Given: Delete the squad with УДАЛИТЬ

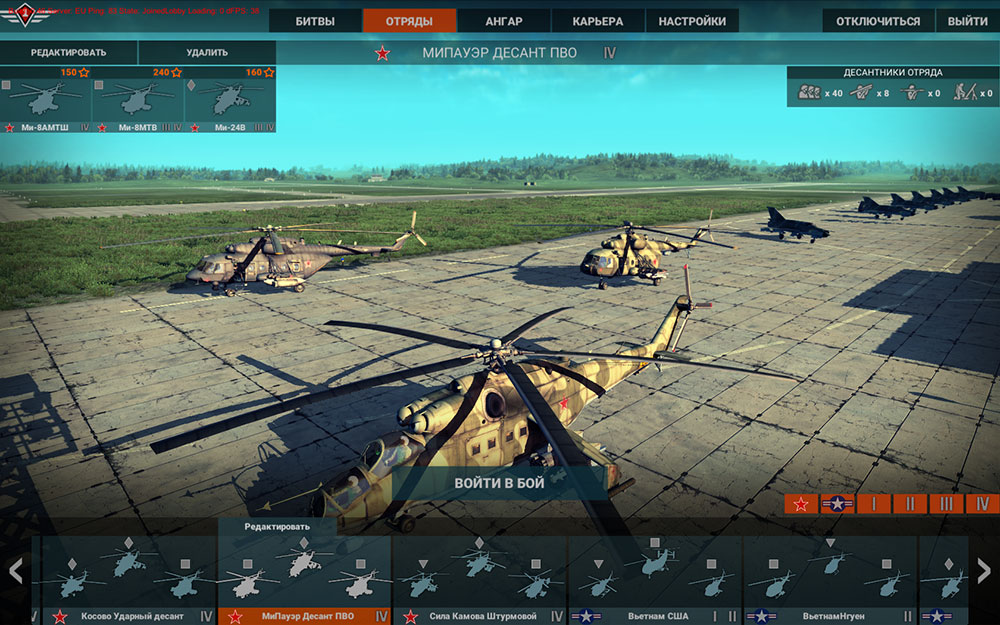Looking at the screenshot, I should coord(207,53).
